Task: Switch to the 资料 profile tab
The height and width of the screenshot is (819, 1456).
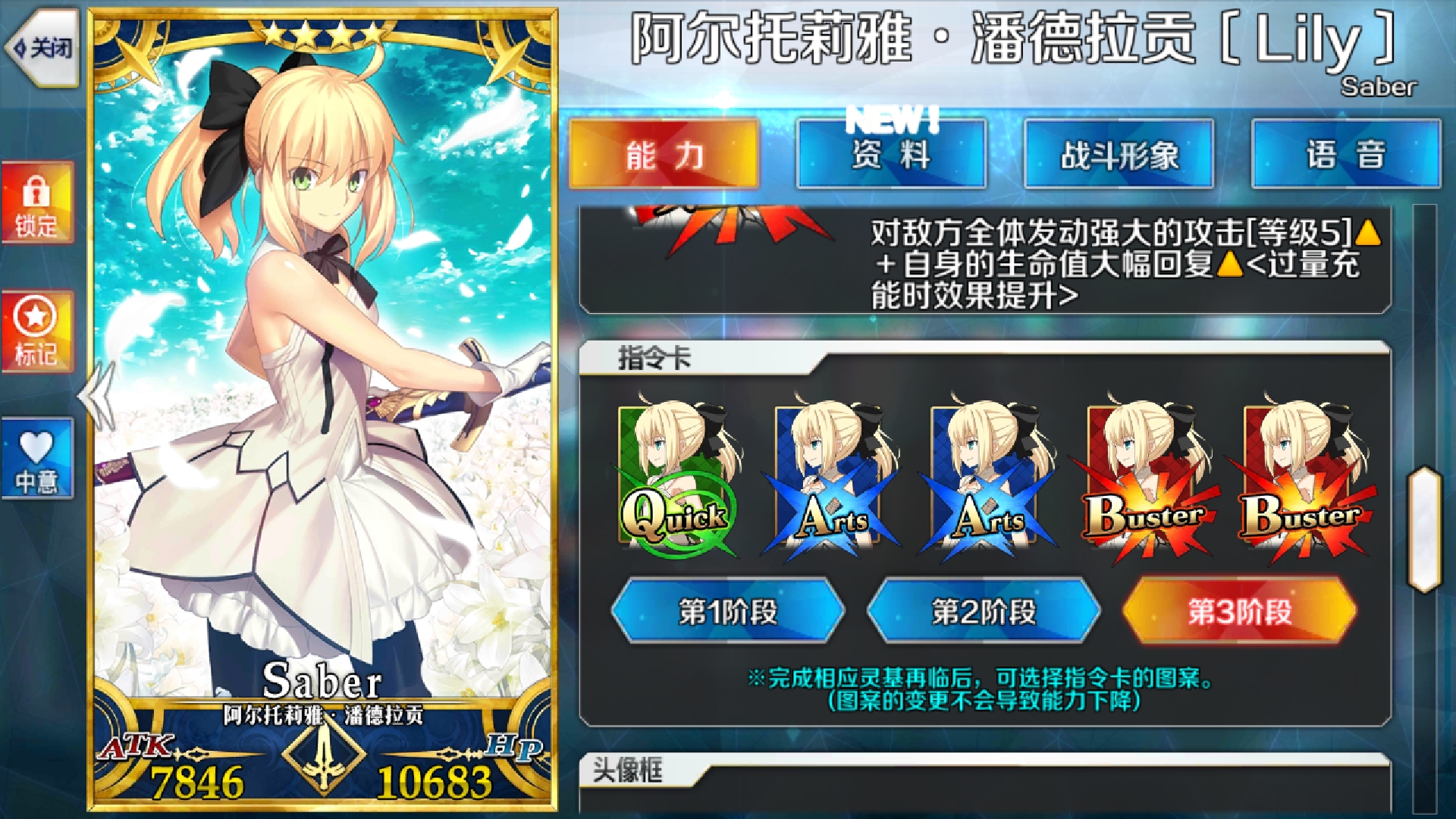Action: click(x=890, y=153)
